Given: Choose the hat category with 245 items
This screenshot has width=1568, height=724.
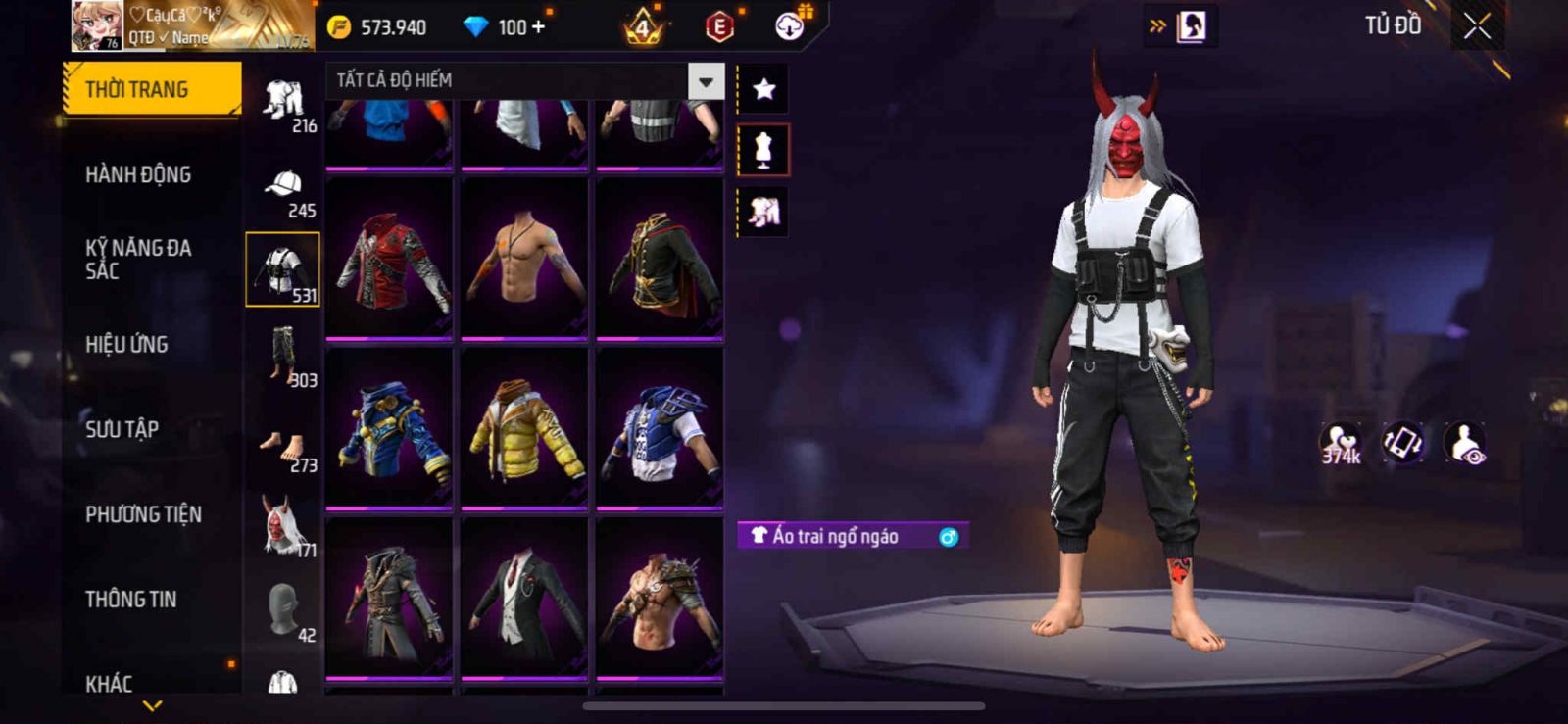Looking at the screenshot, I should pyautogui.click(x=283, y=193).
